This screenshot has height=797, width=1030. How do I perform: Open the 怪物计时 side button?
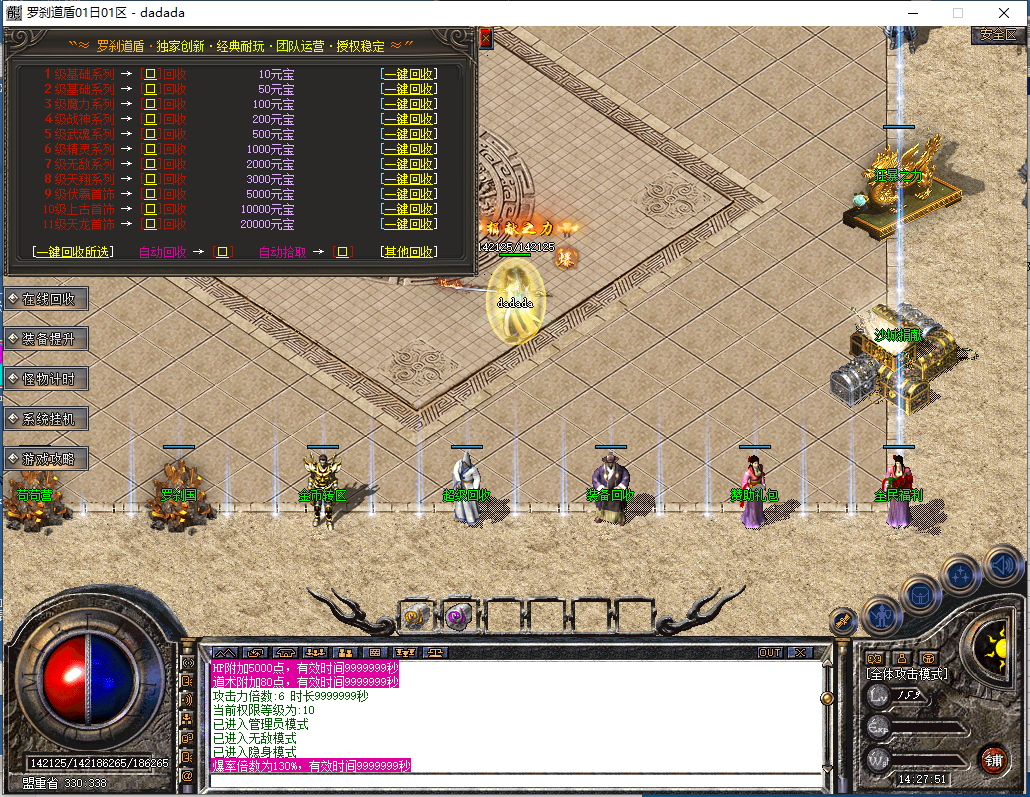click(x=47, y=379)
